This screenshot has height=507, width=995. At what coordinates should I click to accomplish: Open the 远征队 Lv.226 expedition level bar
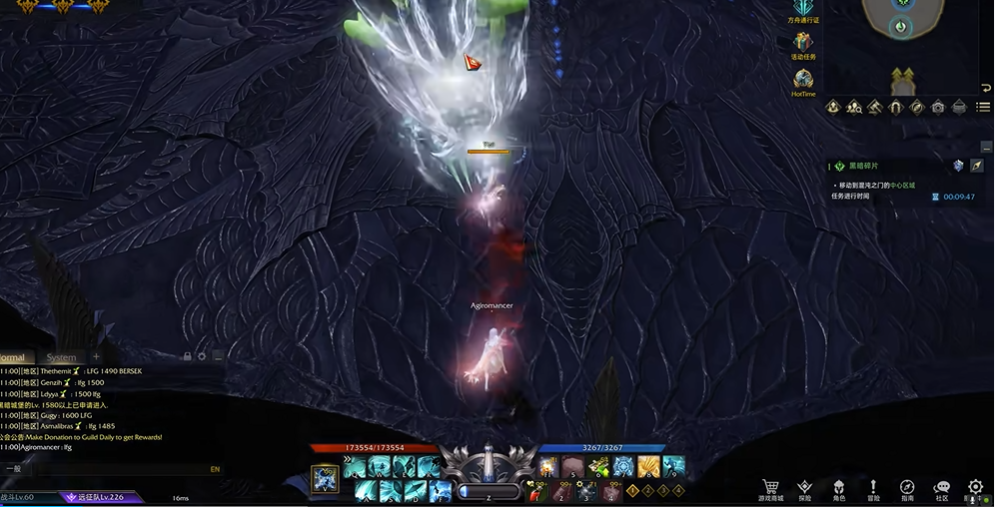[101, 497]
